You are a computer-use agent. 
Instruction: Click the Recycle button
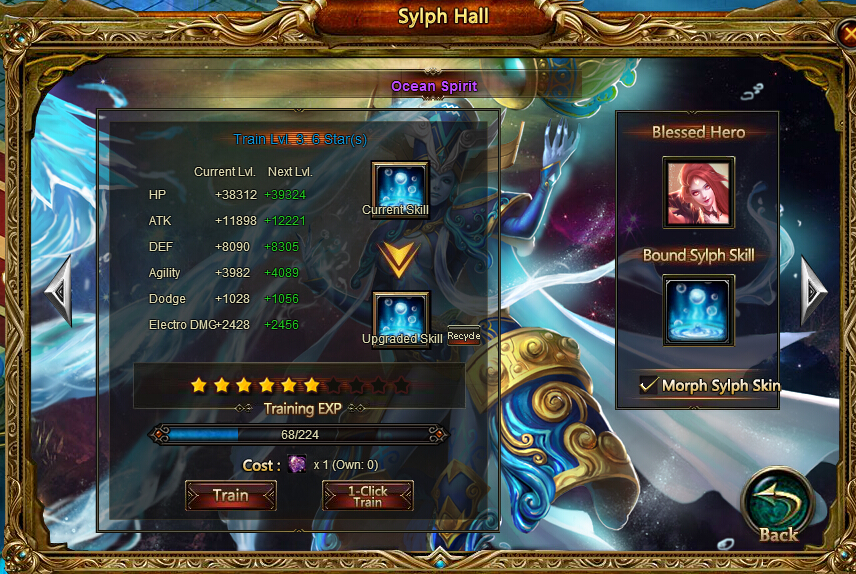[x=464, y=336]
